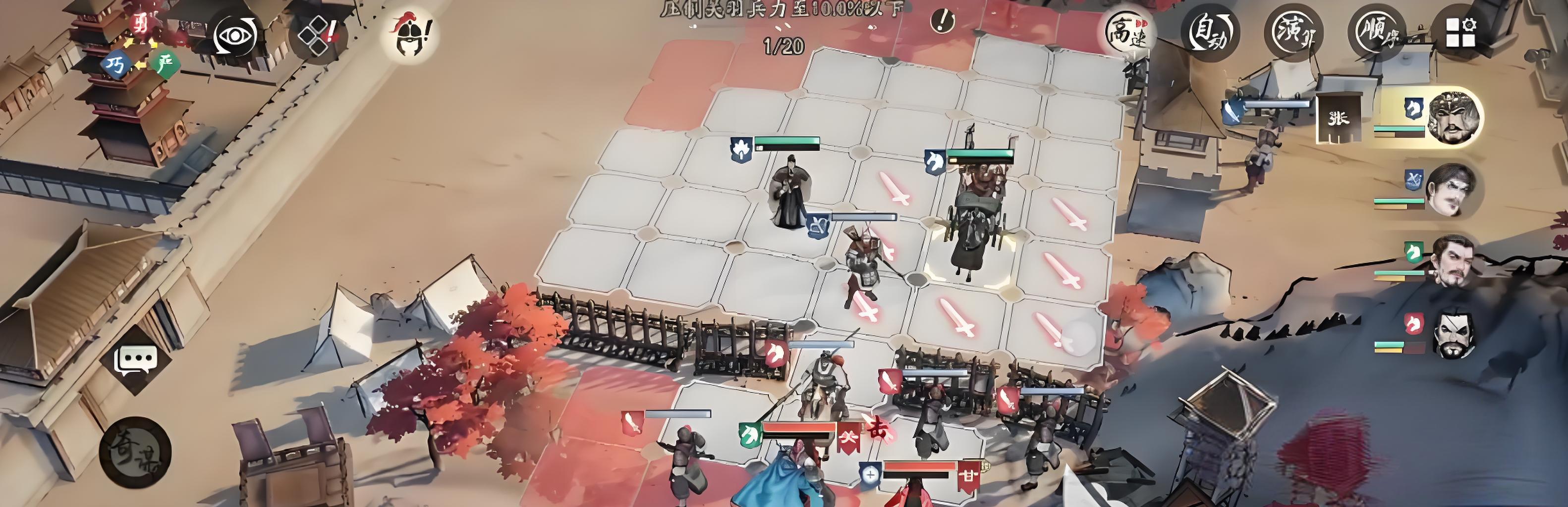
Task: Toggle the eye view icon
Action: tap(236, 35)
